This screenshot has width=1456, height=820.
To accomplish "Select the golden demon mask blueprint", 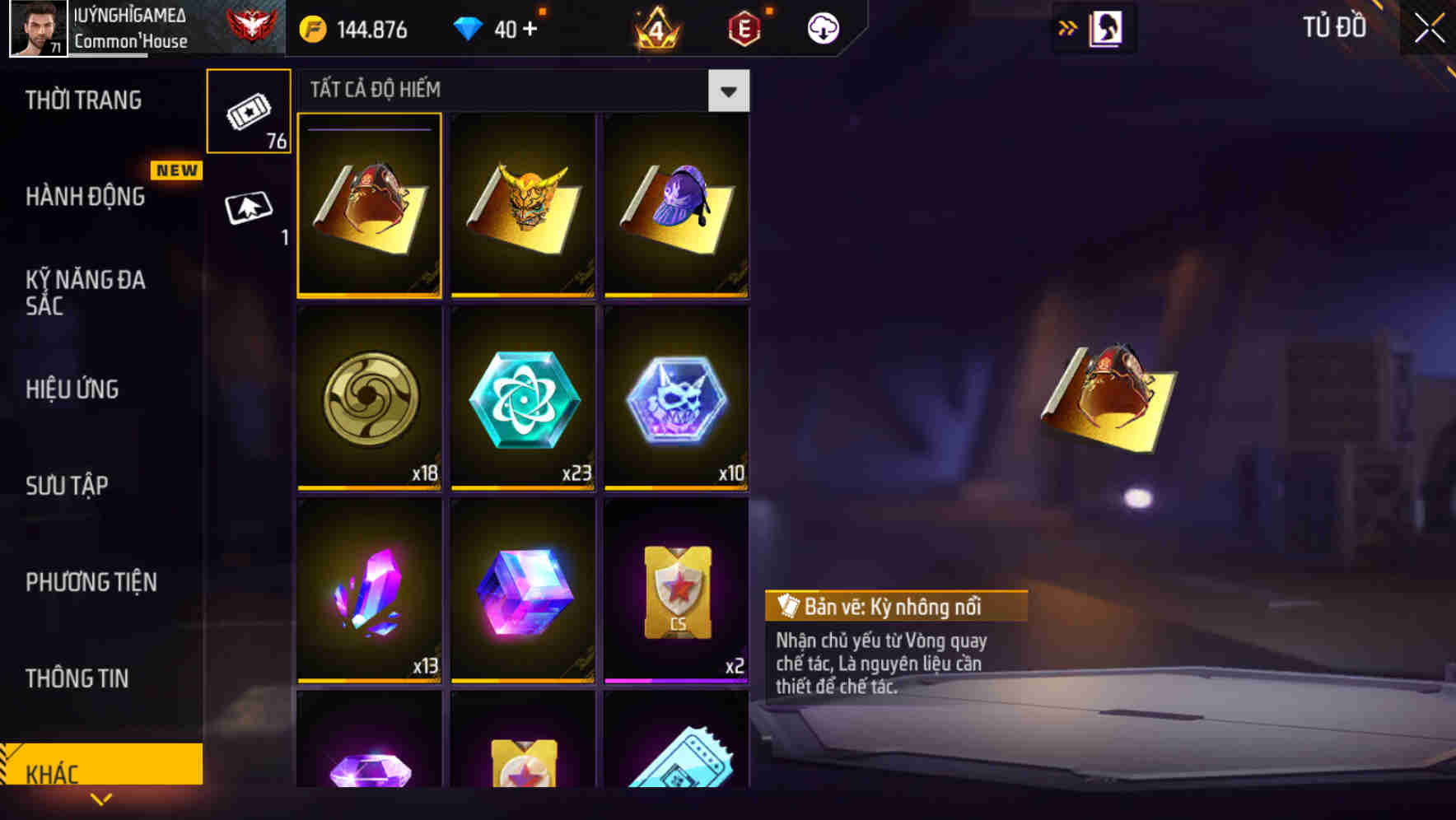I will click(523, 205).
